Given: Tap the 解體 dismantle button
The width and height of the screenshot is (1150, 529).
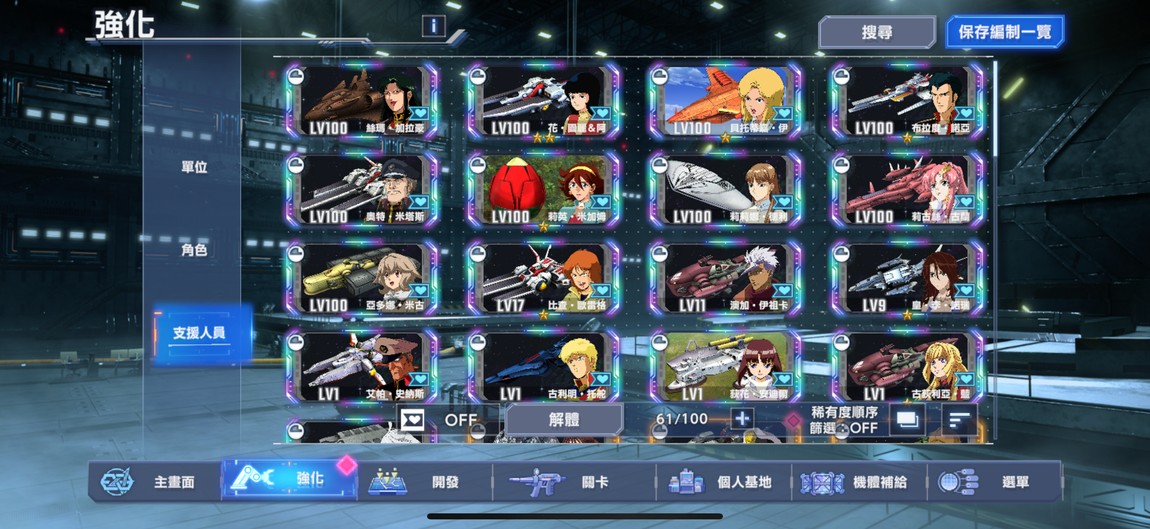Looking at the screenshot, I should pos(564,420).
